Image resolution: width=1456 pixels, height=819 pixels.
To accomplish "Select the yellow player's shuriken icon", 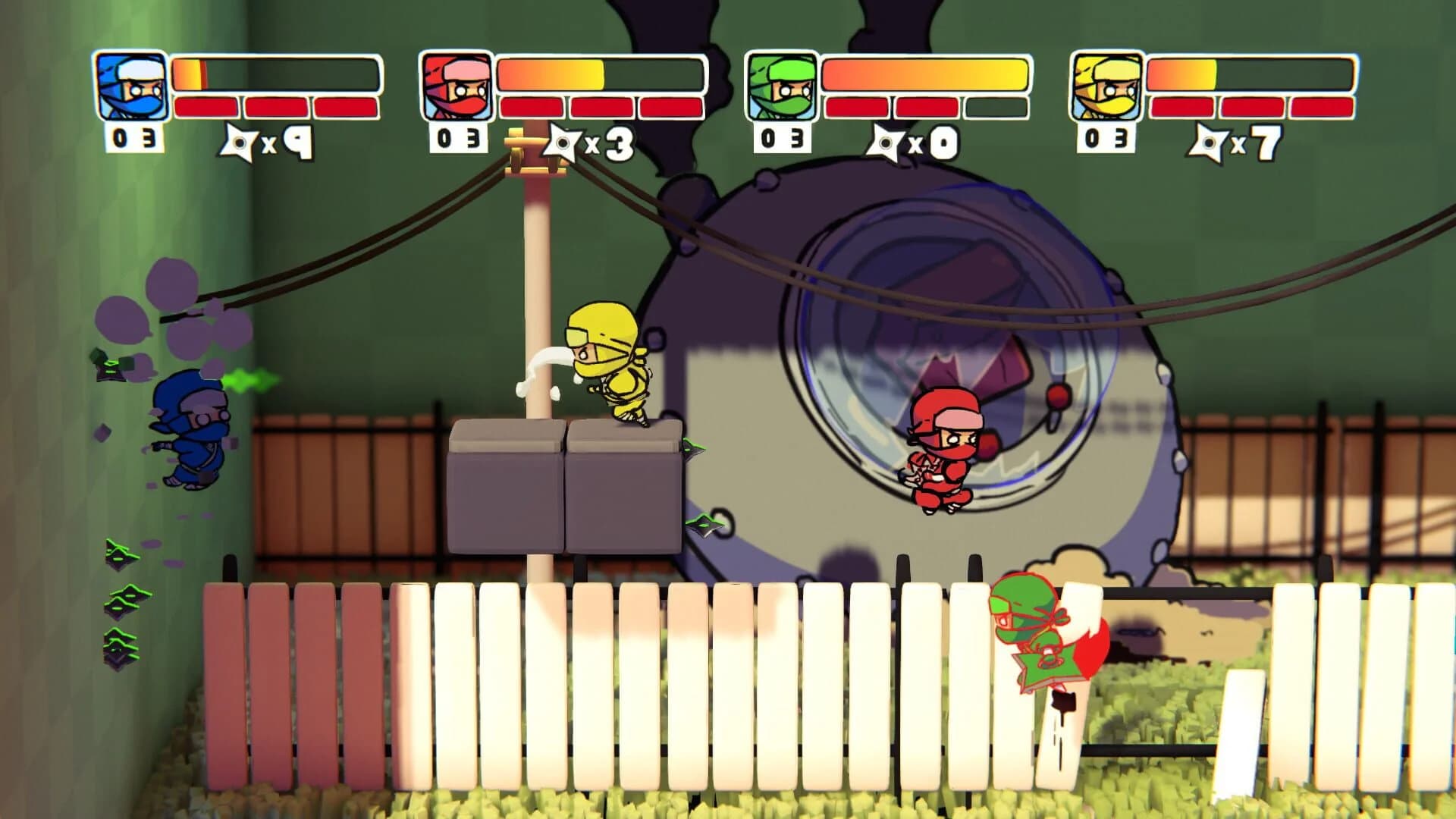I will click(x=1210, y=144).
